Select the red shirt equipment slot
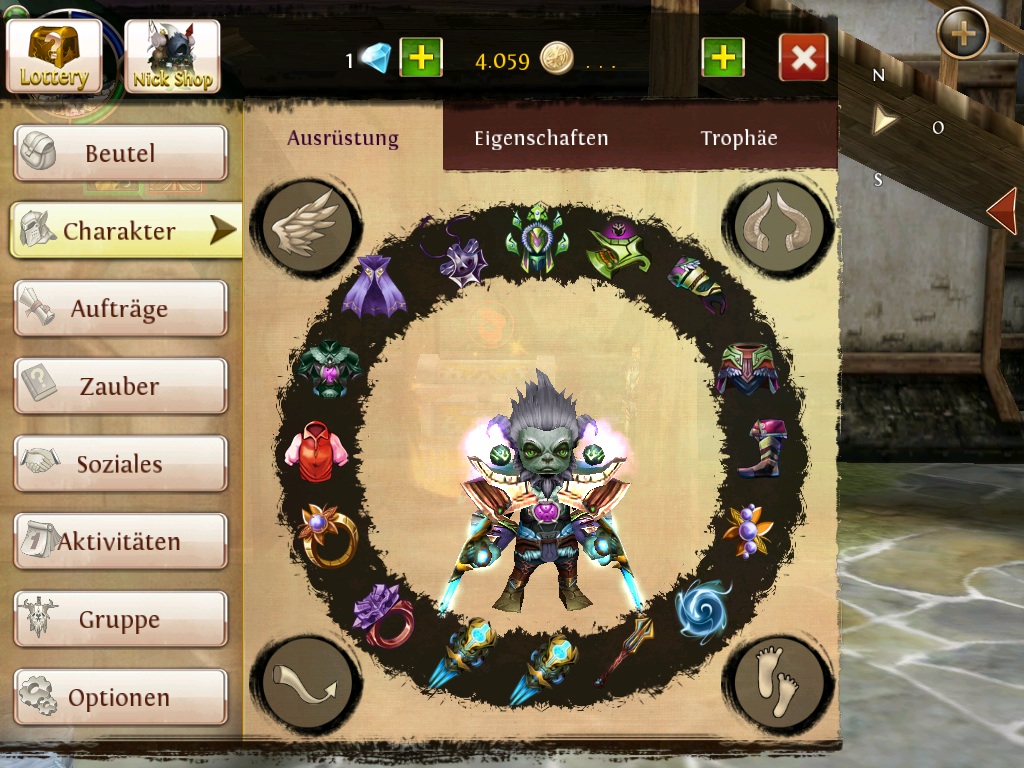The width and height of the screenshot is (1024, 768). pyautogui.click(x=317, y=446)
